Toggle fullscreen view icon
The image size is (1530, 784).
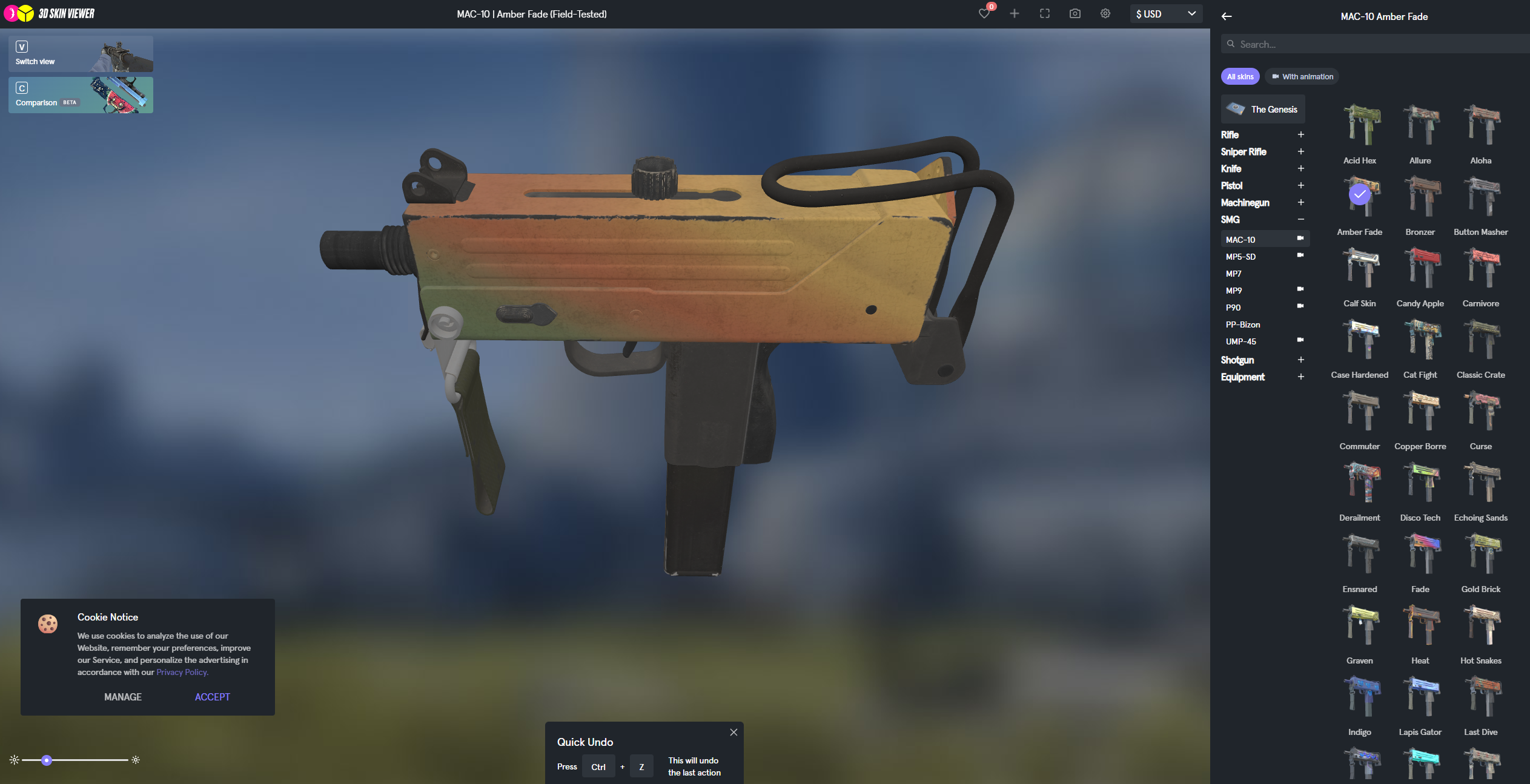(1045, 14)
